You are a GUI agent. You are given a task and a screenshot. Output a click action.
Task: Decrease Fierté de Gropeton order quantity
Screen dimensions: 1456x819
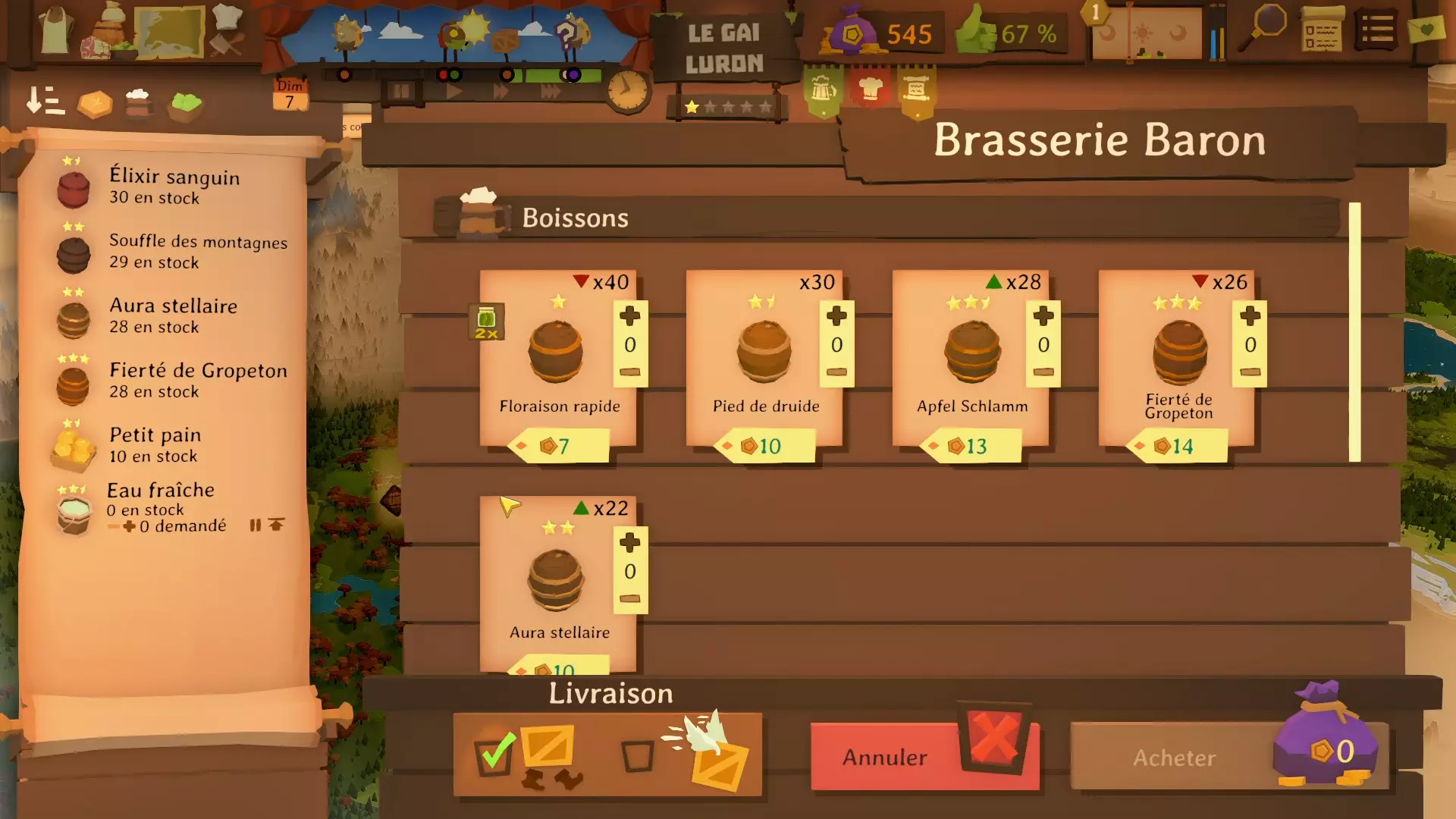click(x=1250, y=372)
